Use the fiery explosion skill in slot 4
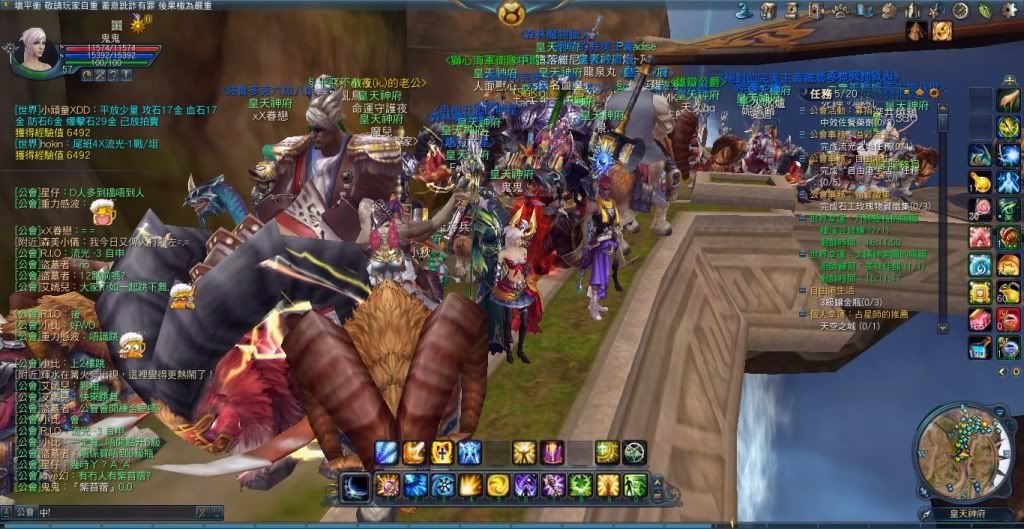Screen dimensions: 1024x529 tap(470, 486)
